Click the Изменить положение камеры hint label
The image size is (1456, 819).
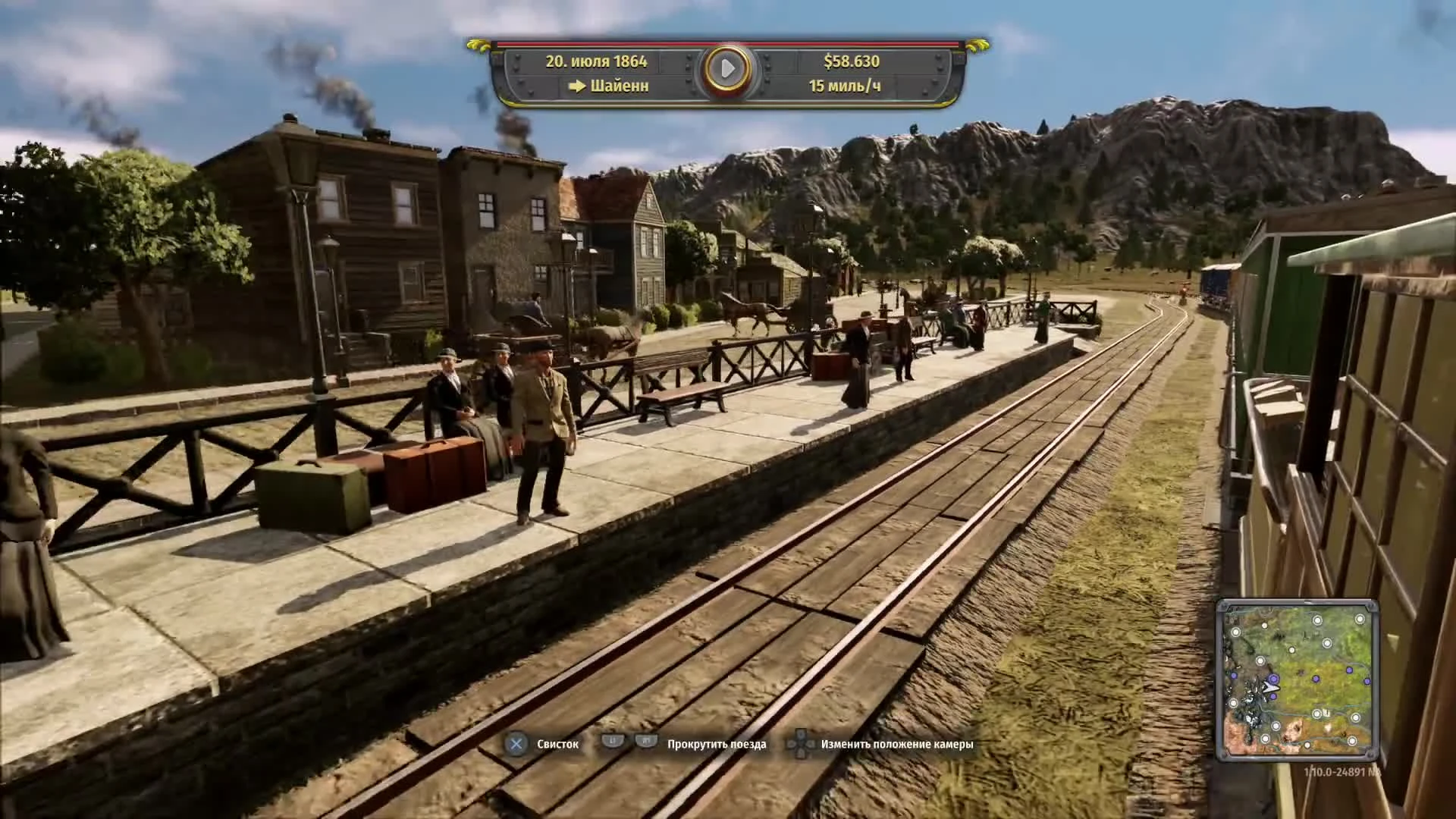pyautogui.click(x=895, y=744)
